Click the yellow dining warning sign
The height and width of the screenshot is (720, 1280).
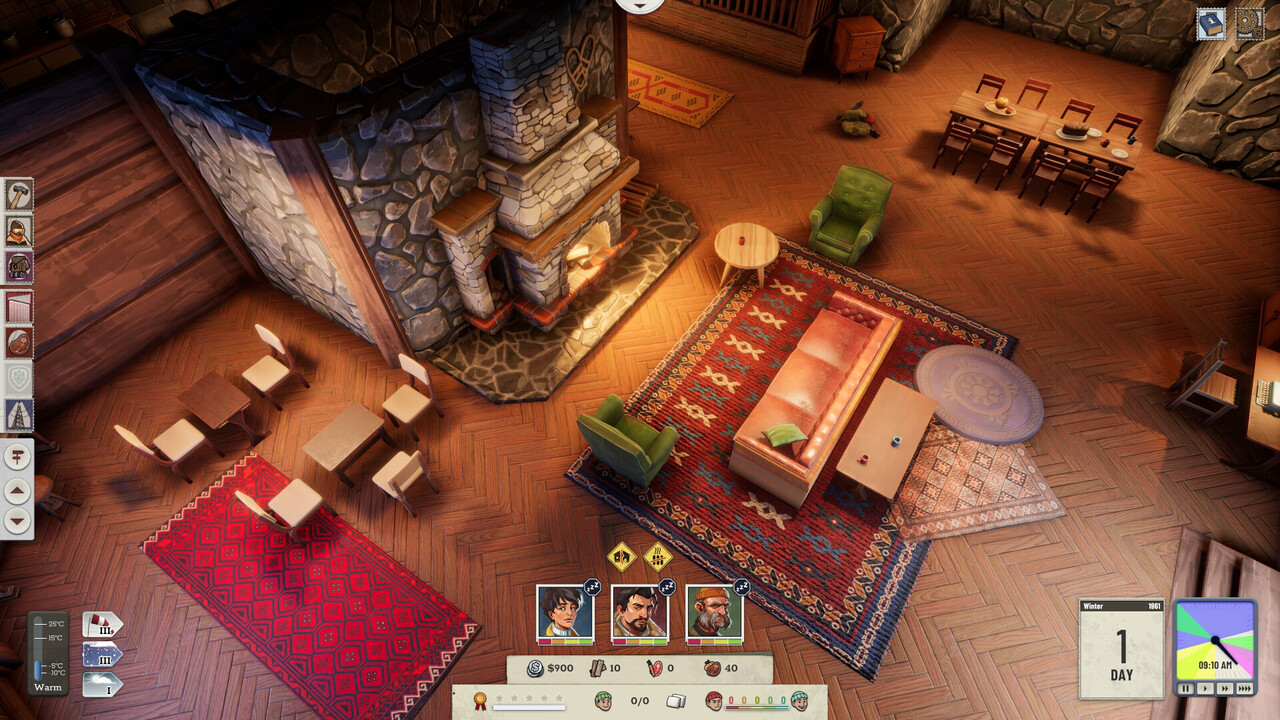657,556
